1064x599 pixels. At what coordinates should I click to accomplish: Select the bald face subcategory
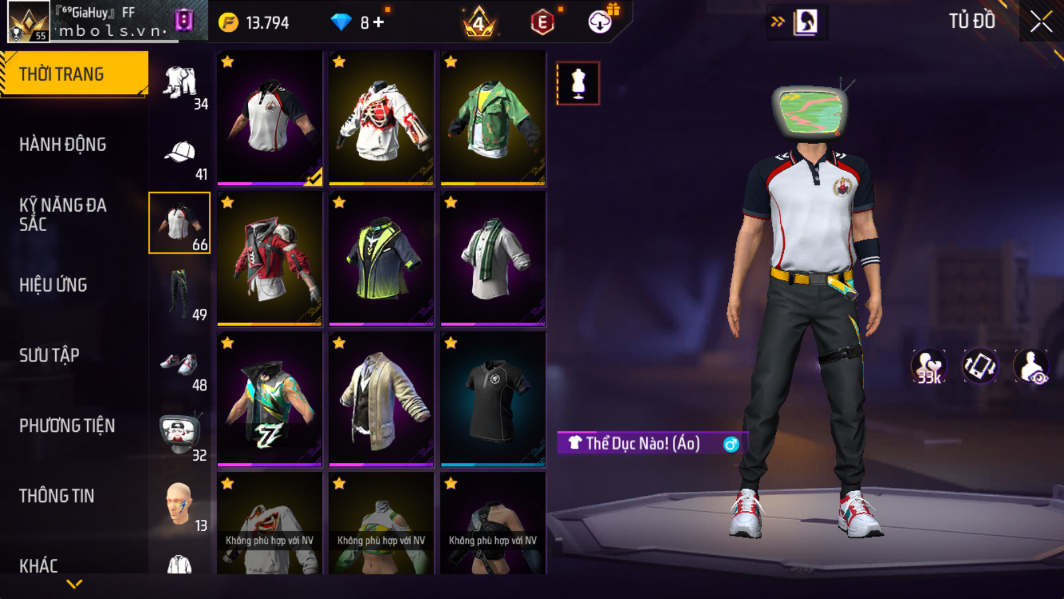pyautogui.click(x=180, y=504)
